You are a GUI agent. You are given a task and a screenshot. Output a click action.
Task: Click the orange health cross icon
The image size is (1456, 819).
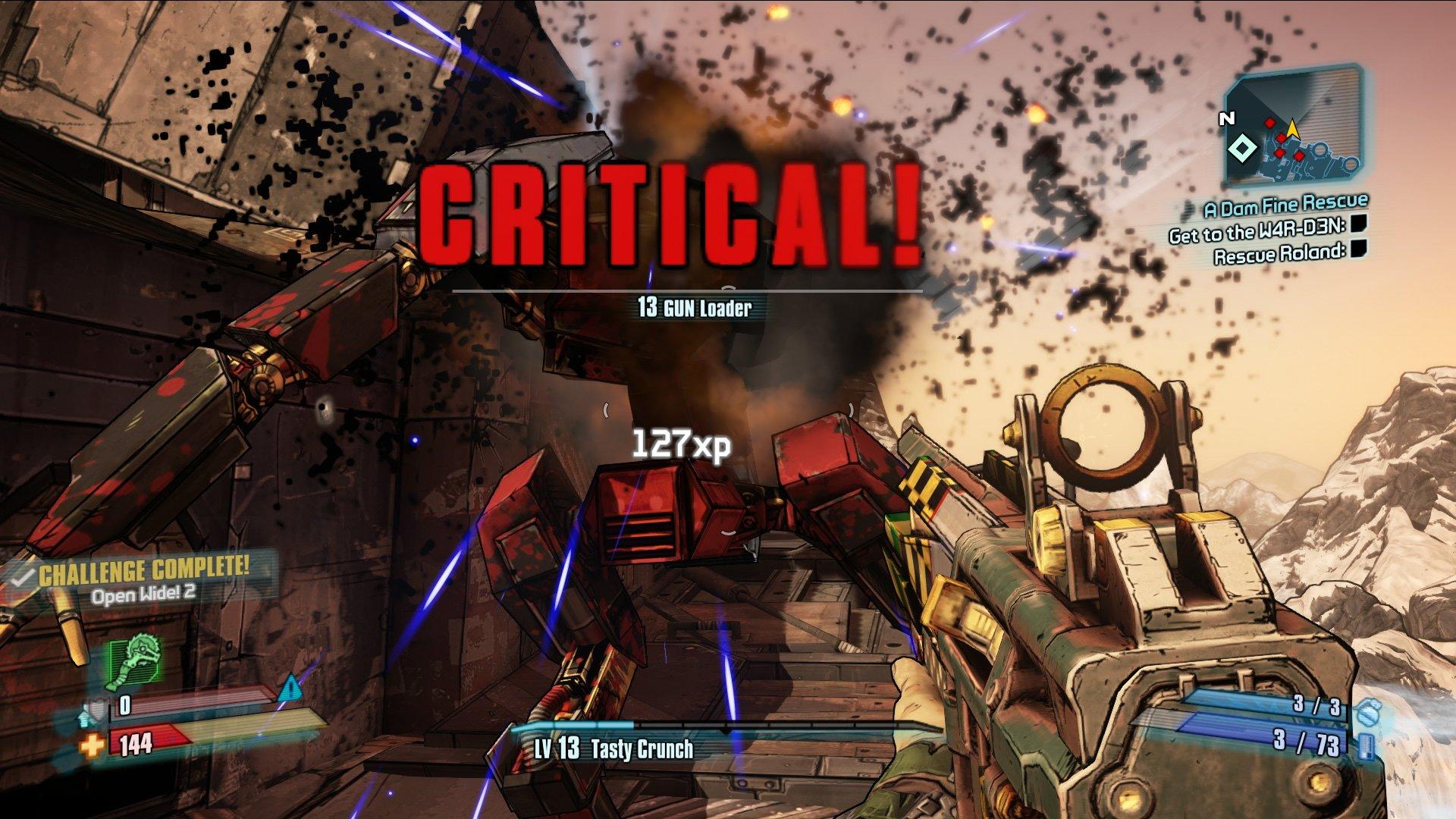(93, 745)
